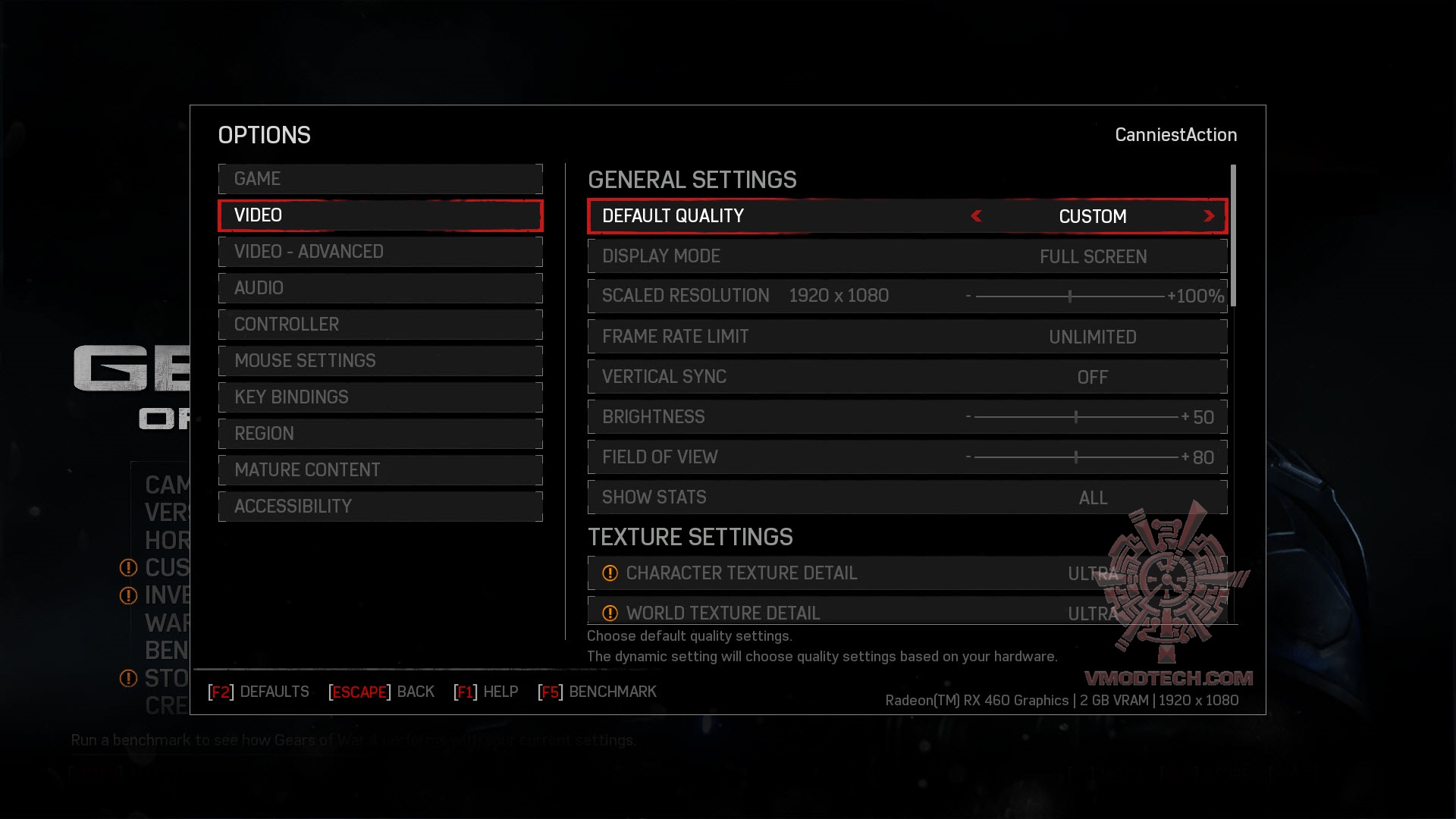The height and width of the screenshot is (819, 1456).
Task: Select the Video options category
Action: point(380,215)
